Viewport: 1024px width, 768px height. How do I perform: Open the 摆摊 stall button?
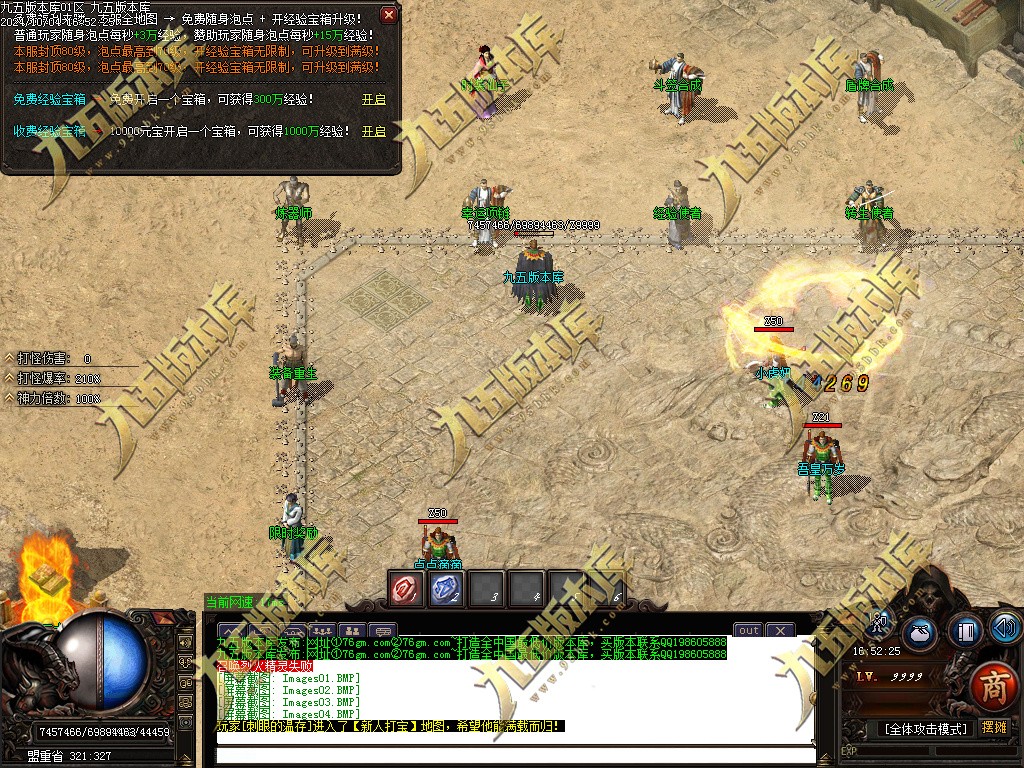coord(994,728)
